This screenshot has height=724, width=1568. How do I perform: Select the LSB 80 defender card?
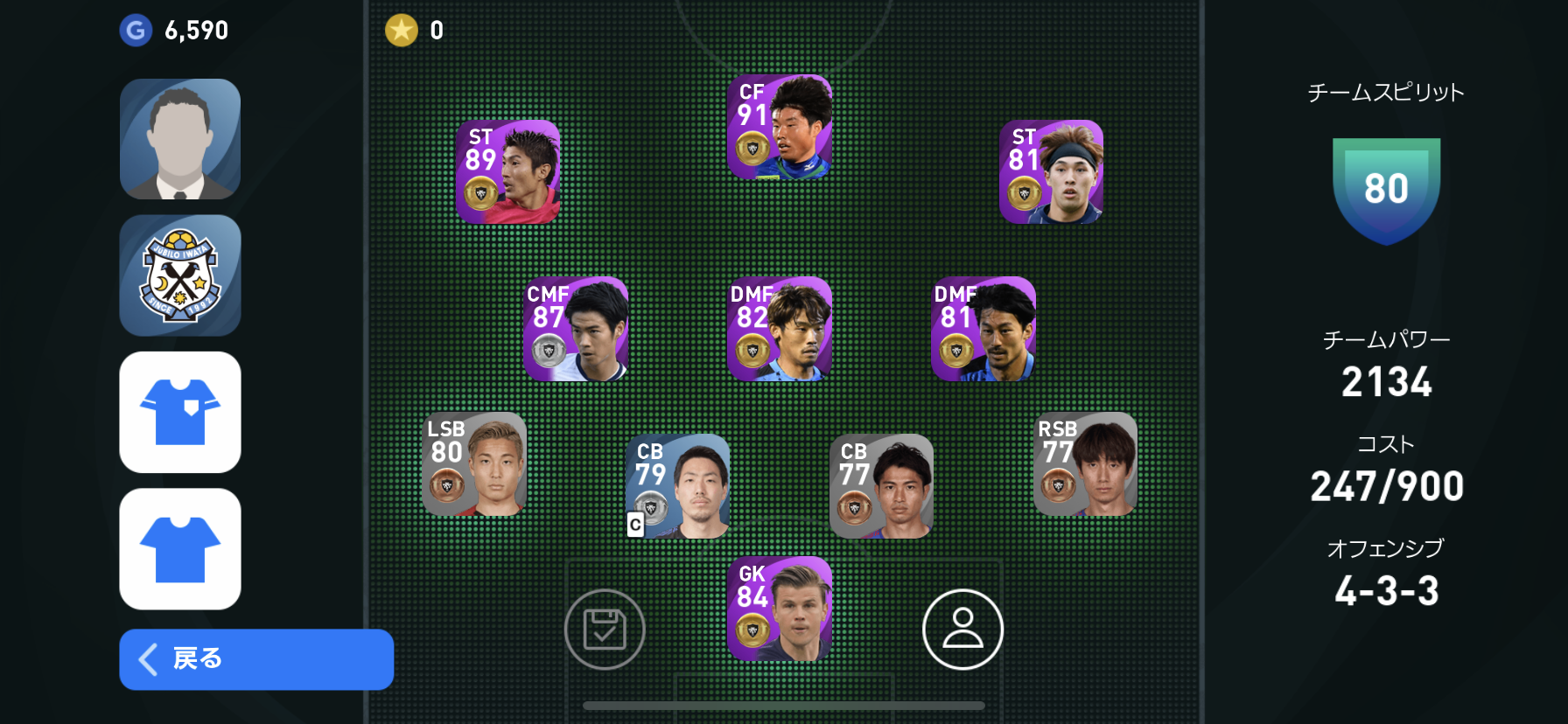pos(473,464)
